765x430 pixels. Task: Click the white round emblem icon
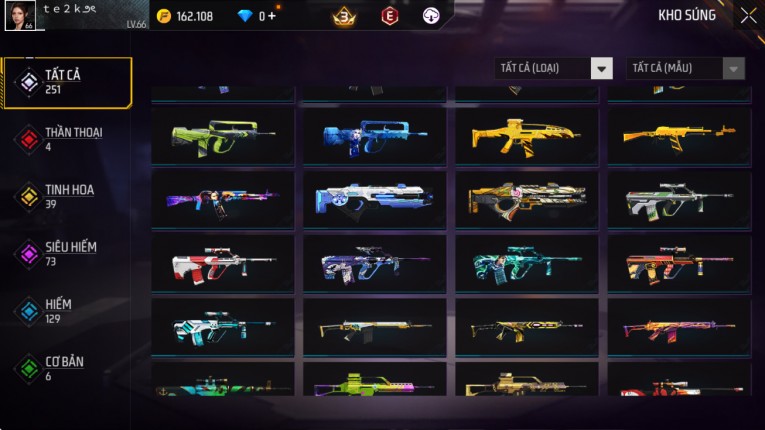click(431, 16)
